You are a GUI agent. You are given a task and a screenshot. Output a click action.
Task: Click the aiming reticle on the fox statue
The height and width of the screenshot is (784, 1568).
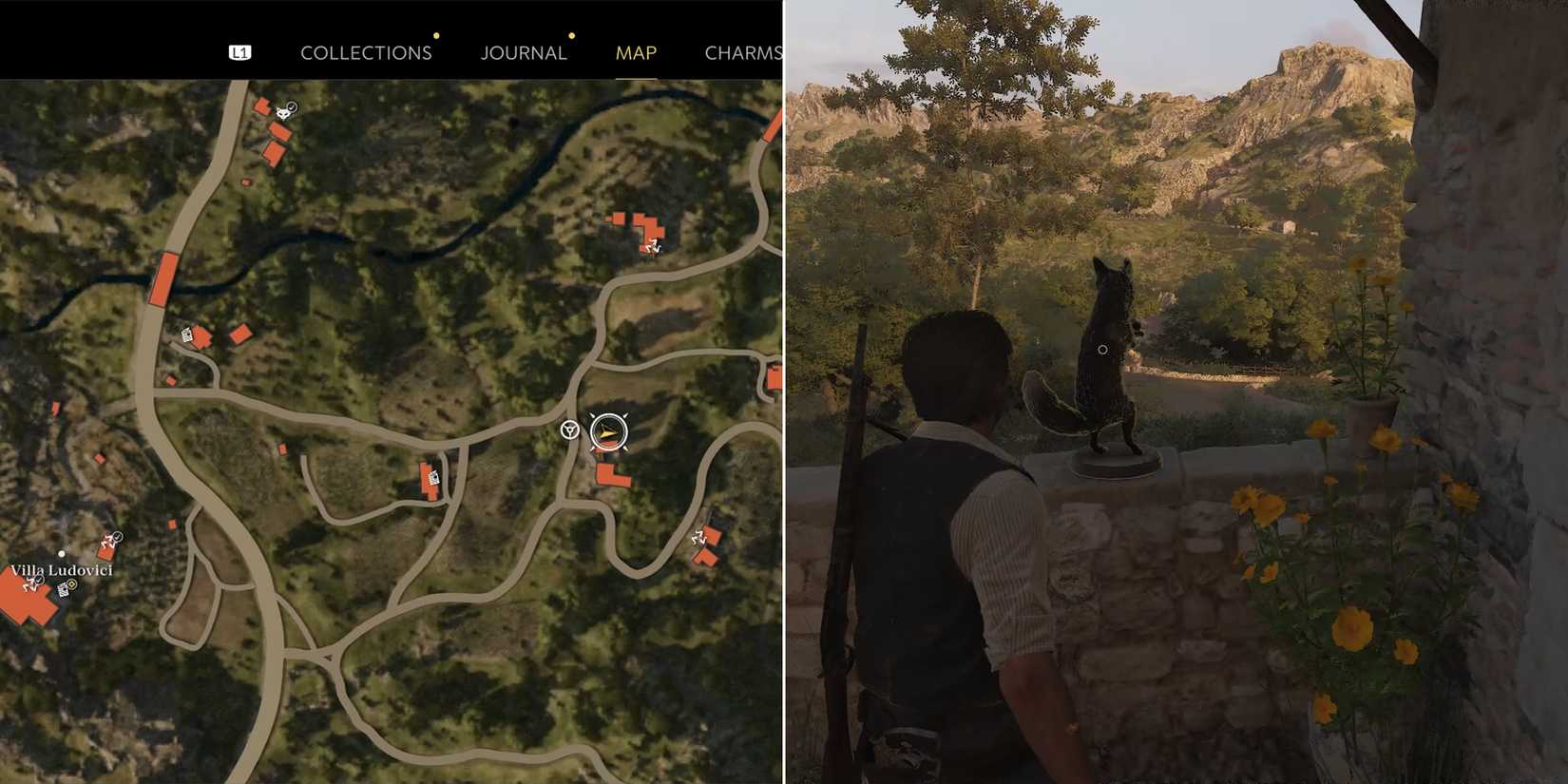pyautogui.click(x=1102, y=350)
